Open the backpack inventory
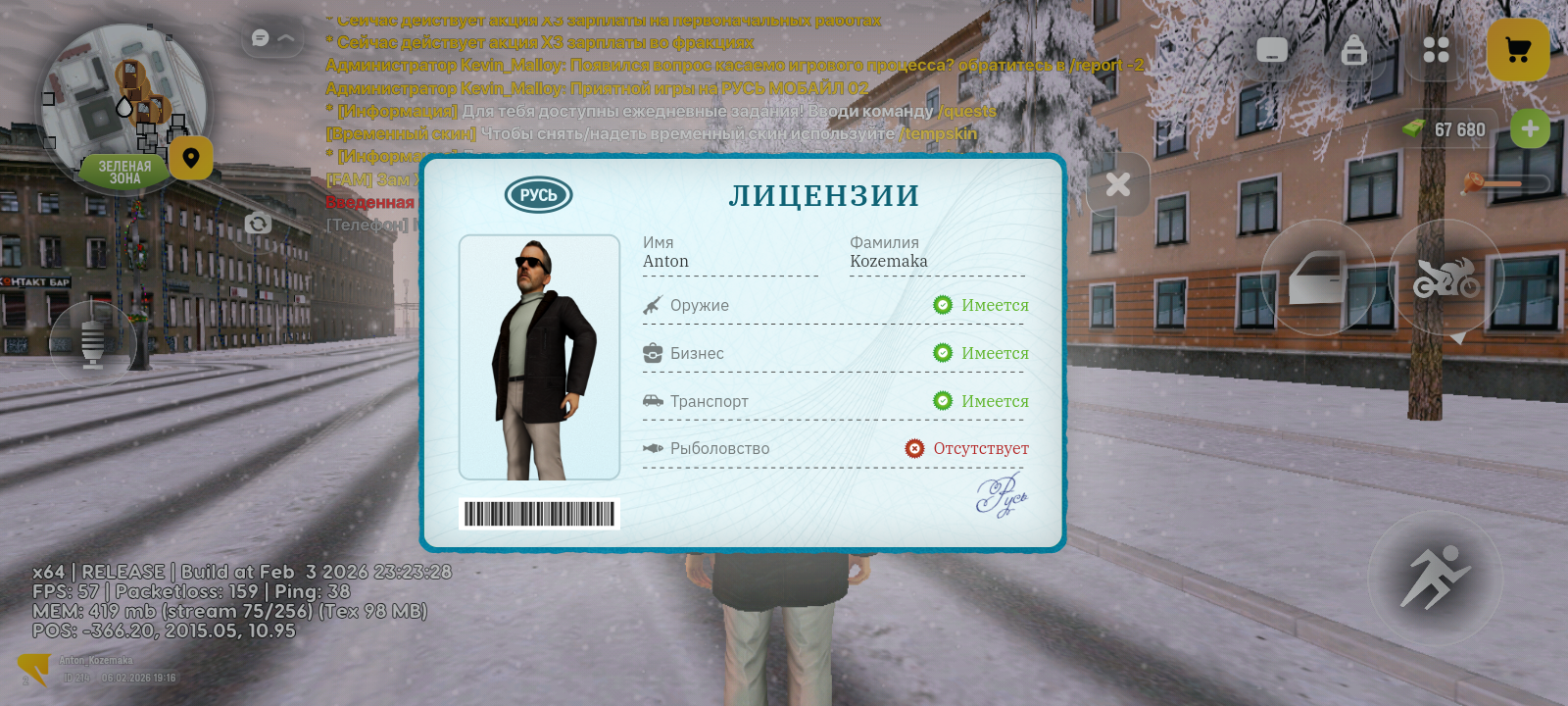The image size is (1568, 706). [x=1353, y=50]
